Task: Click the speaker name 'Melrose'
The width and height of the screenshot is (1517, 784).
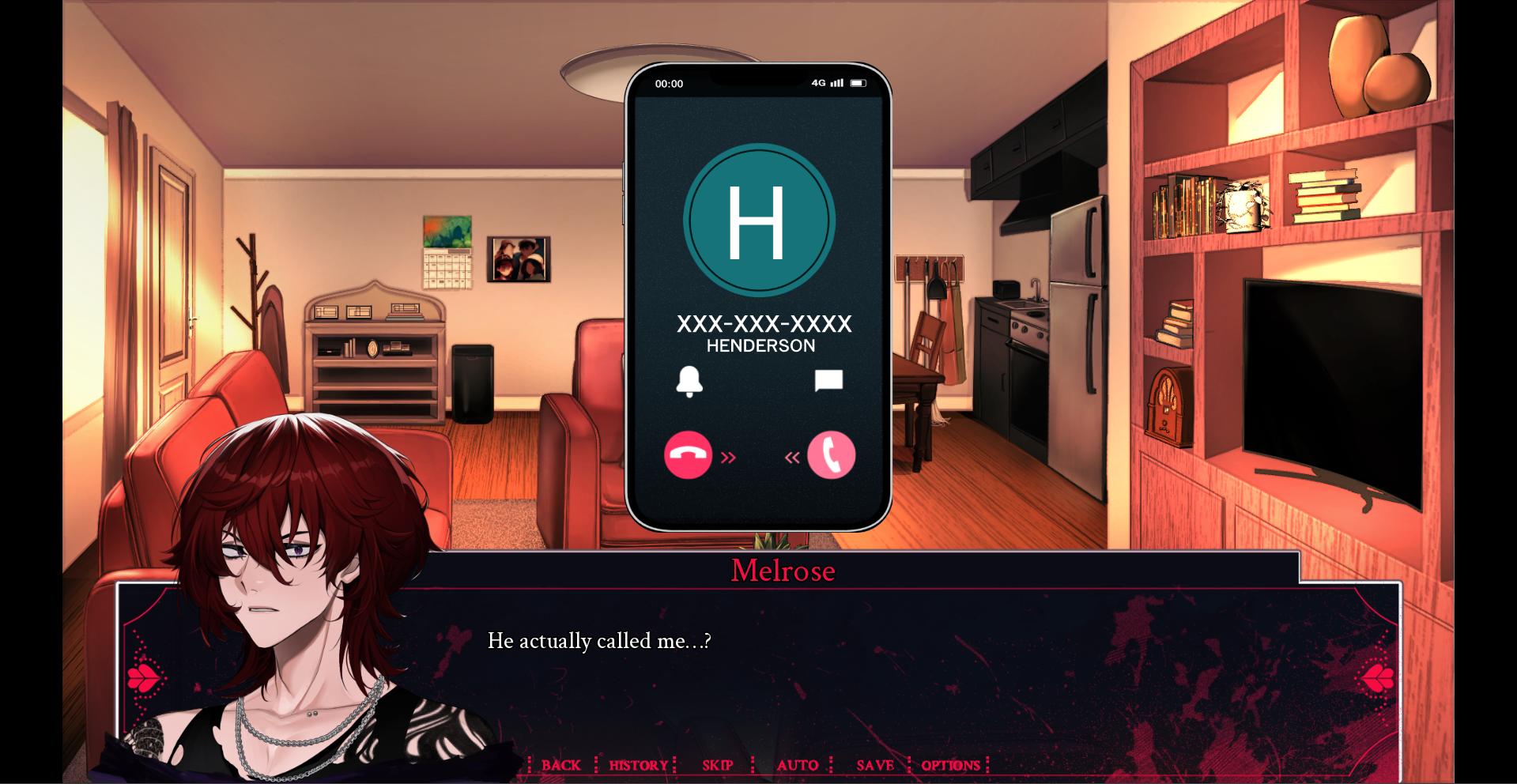Action: coord(782,571)
